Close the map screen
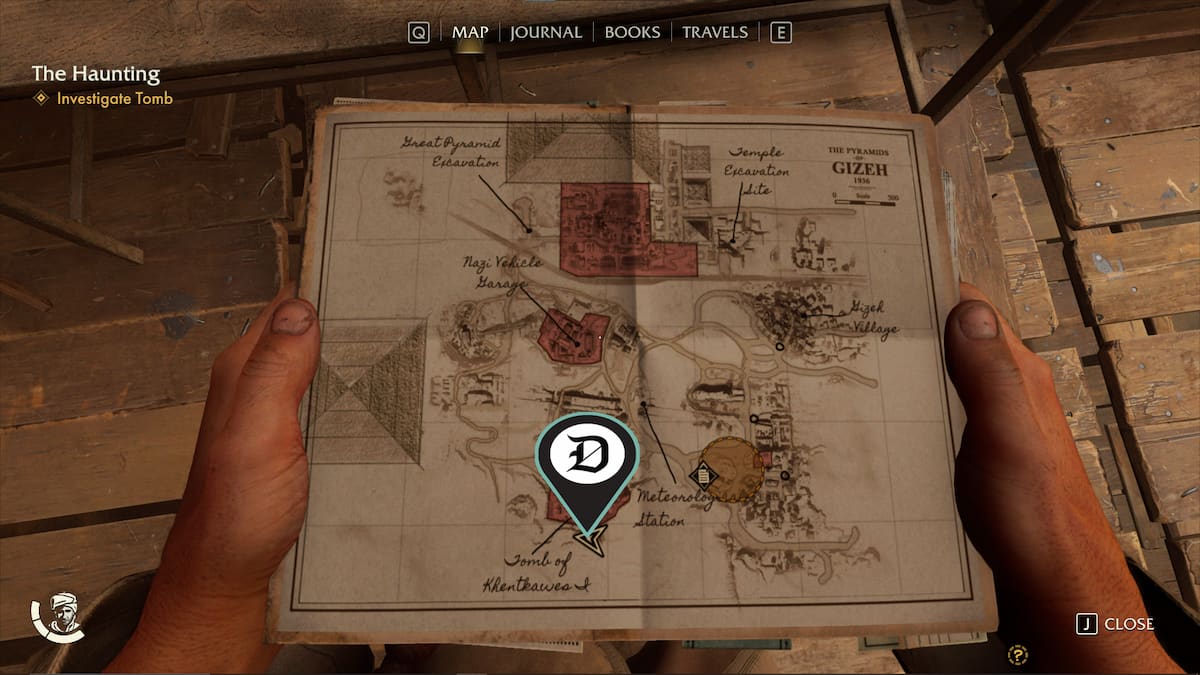Viewport: 1200px width, 675px height. 1116,624
